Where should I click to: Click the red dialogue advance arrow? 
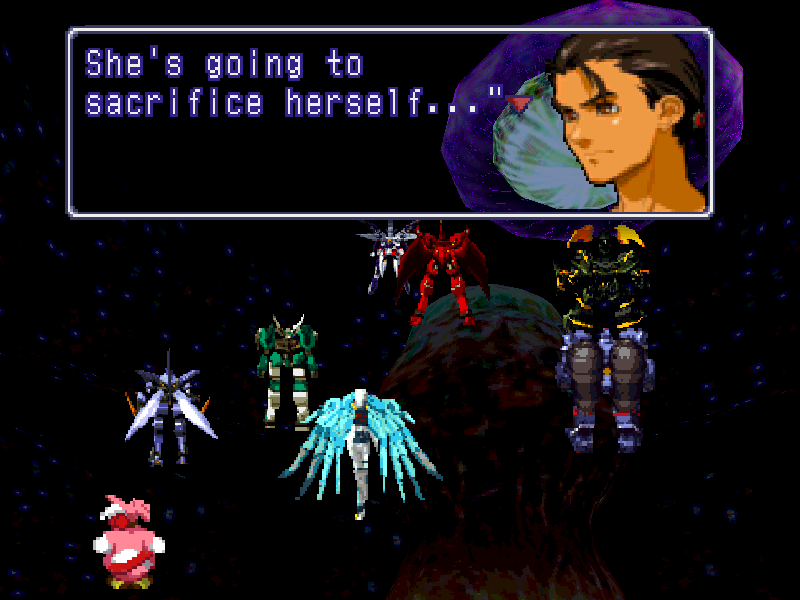(x=518, y=103)
